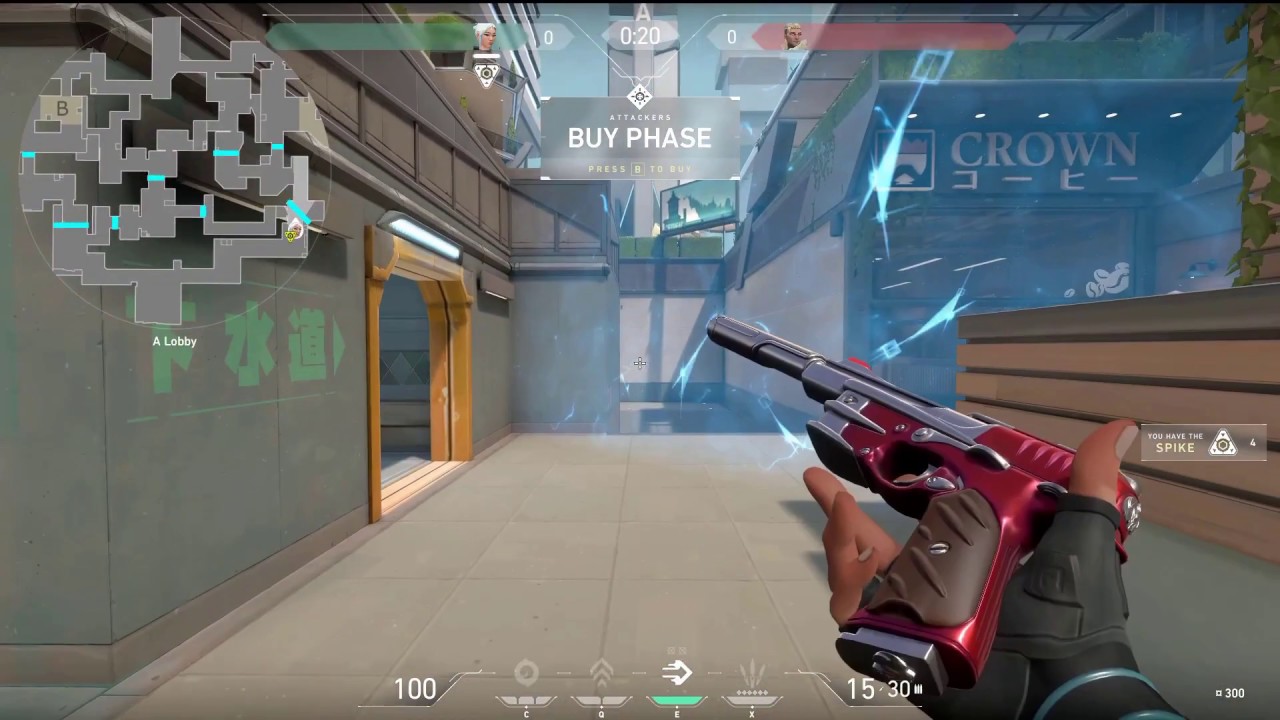Select the "You have the Spike" indicator
Viewport: 1280px width, 720px height.
pos(1203,442)
